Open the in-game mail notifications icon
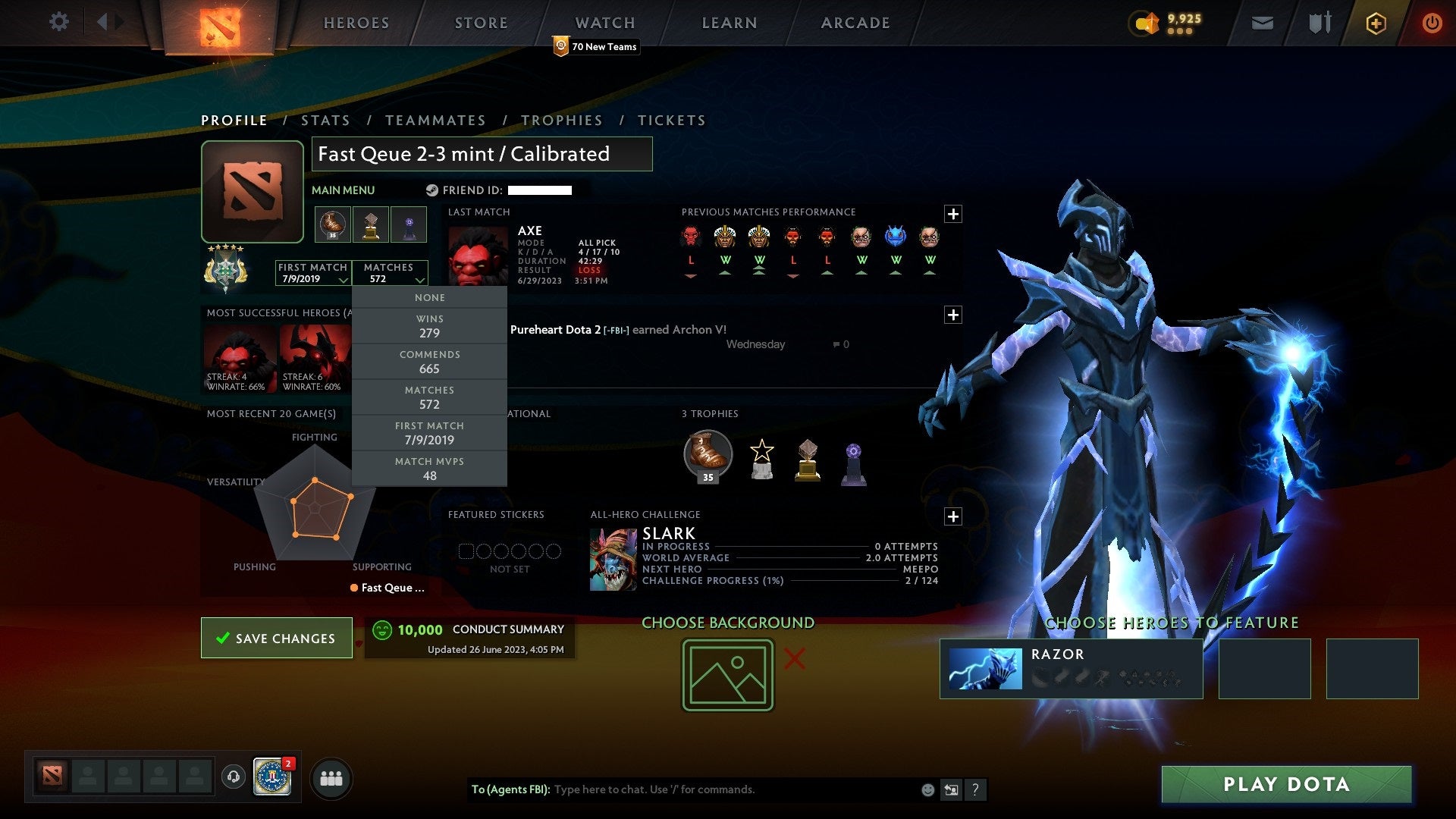Image resolution: width=1456 pixels, height=819 pixels. click(1261, 23)
